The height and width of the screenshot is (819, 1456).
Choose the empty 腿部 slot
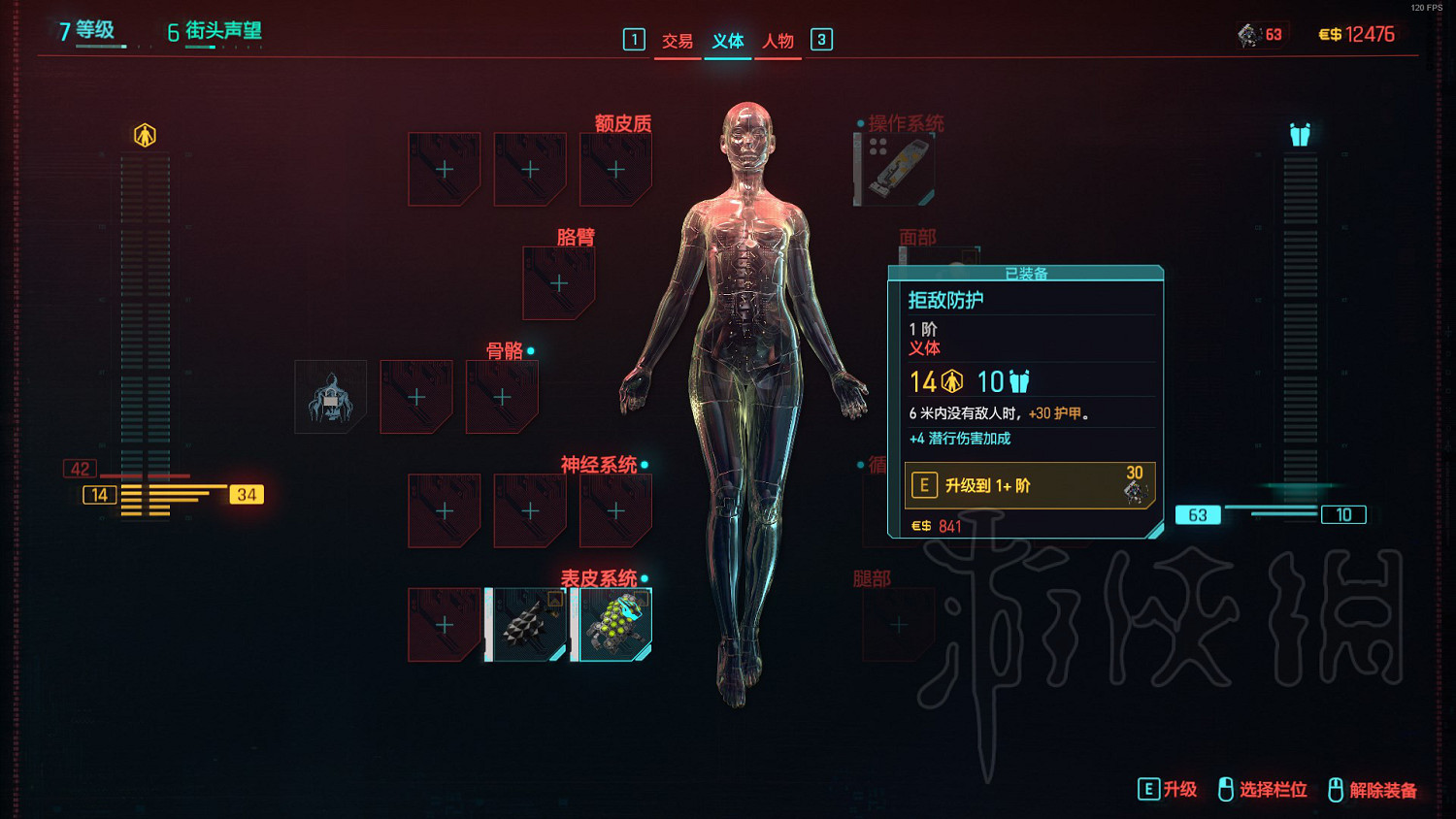[899, 625]
